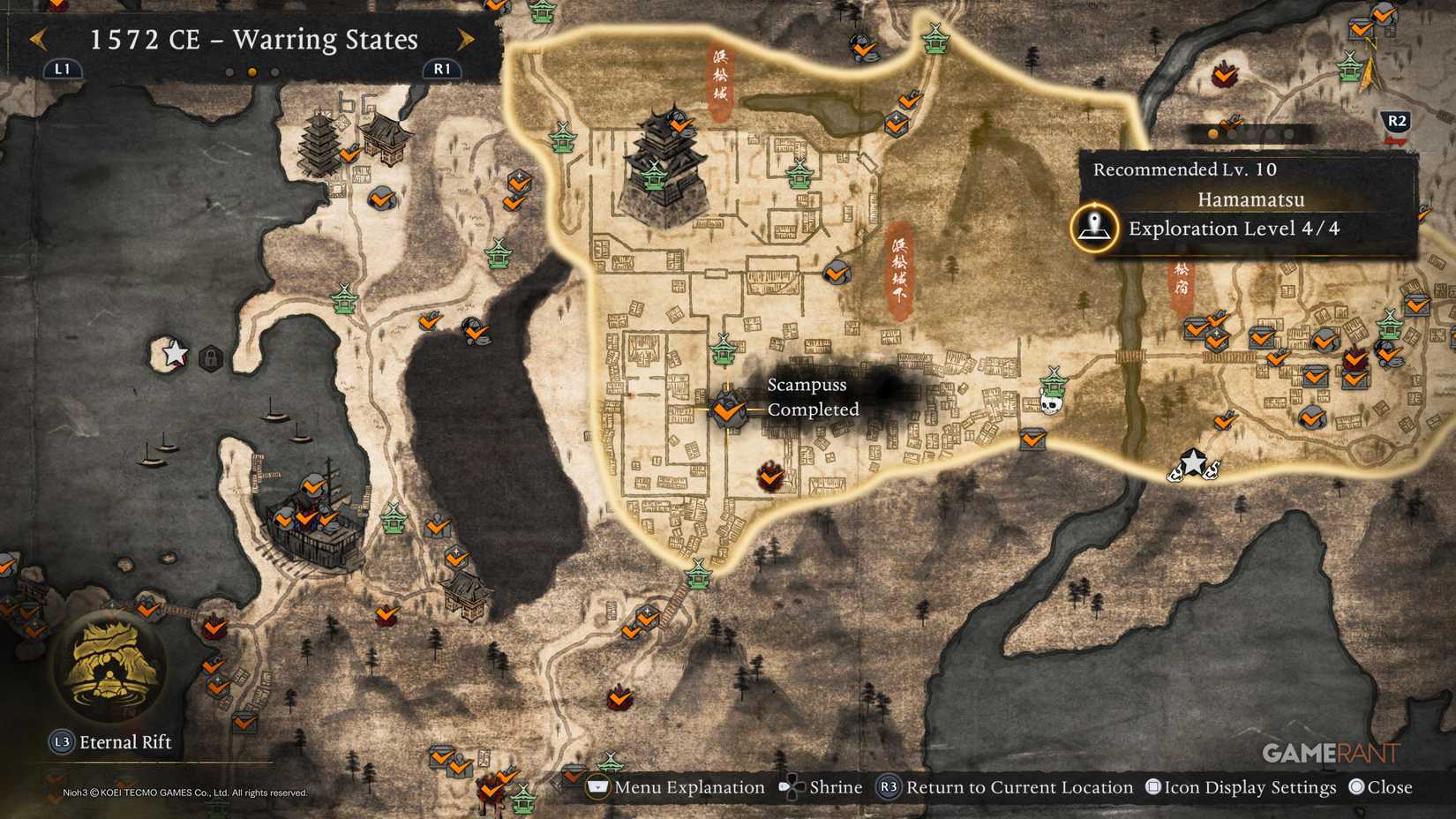Select the red flame marker south of Scampuss

[770, 477]
